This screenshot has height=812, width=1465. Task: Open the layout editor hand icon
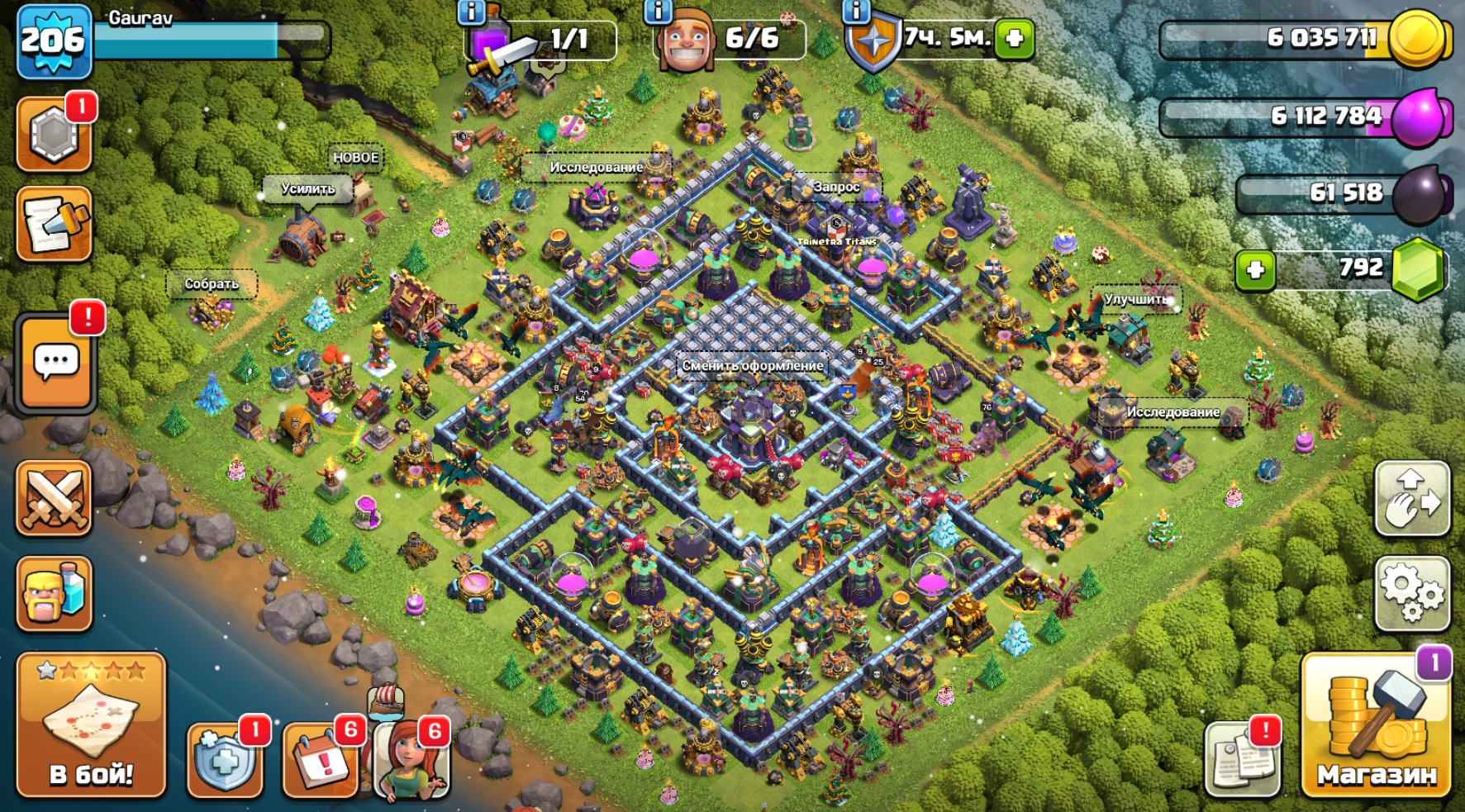[1412, 499]
